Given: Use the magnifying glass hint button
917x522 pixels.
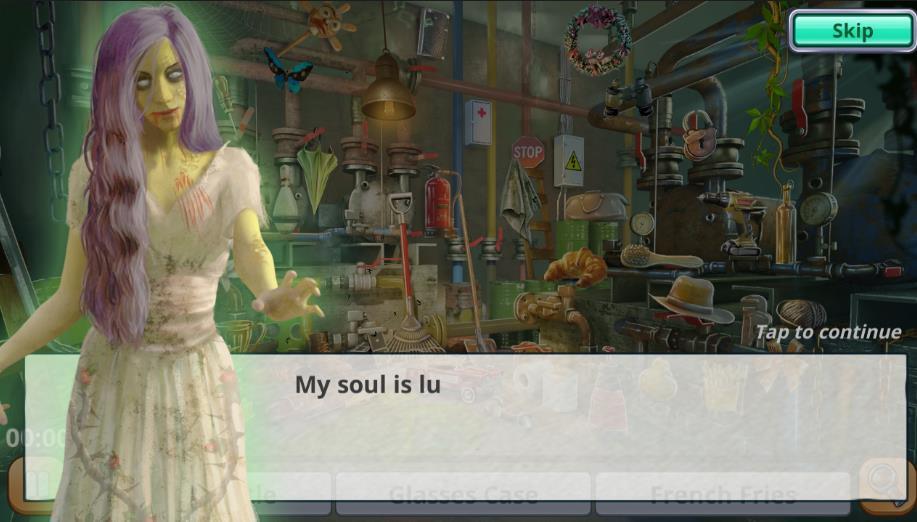Looking at the screenshot, I should [x=884, y=483].
